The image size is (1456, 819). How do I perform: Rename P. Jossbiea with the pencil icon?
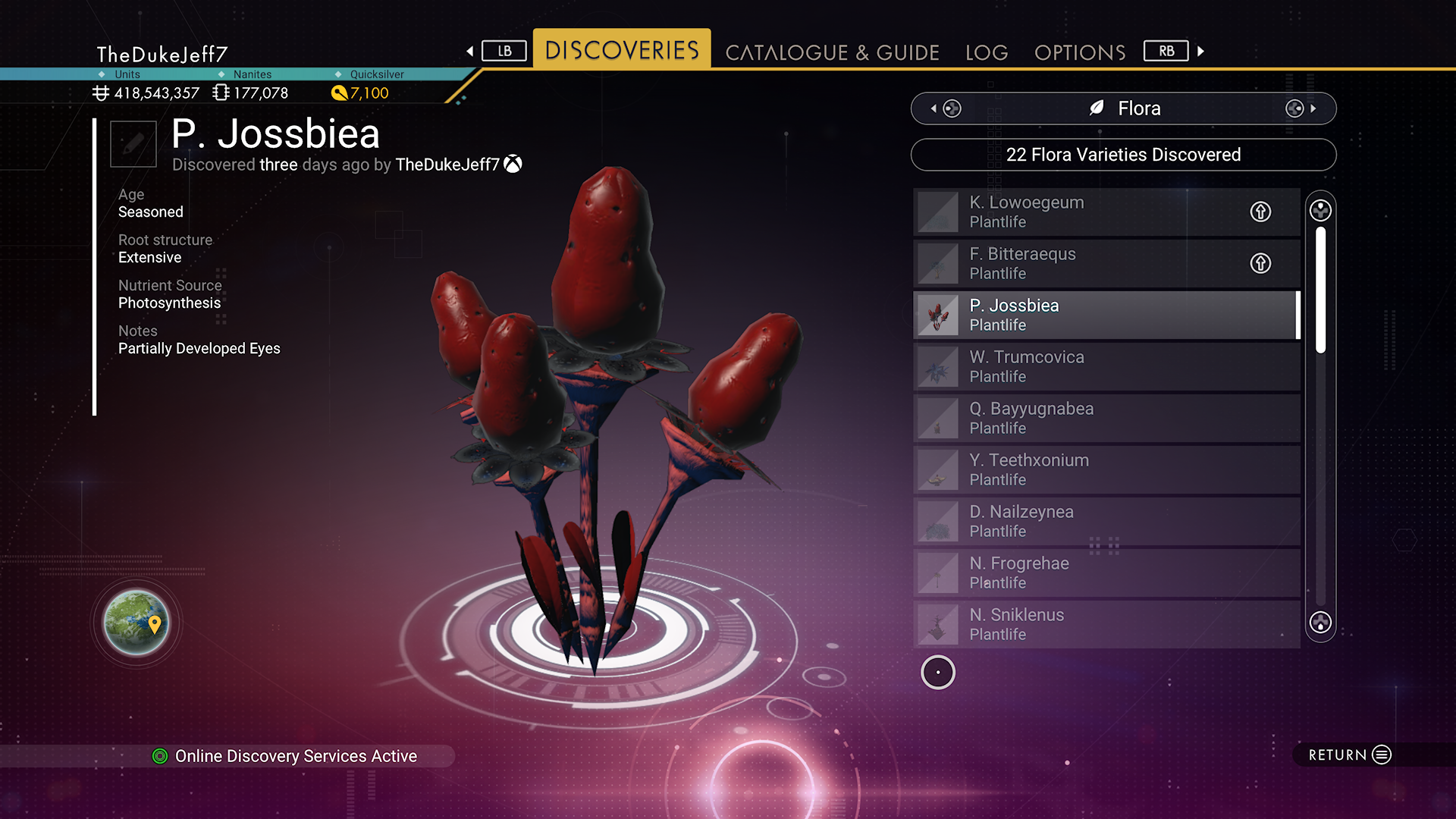pyautogui.click(x=133, y=144)
